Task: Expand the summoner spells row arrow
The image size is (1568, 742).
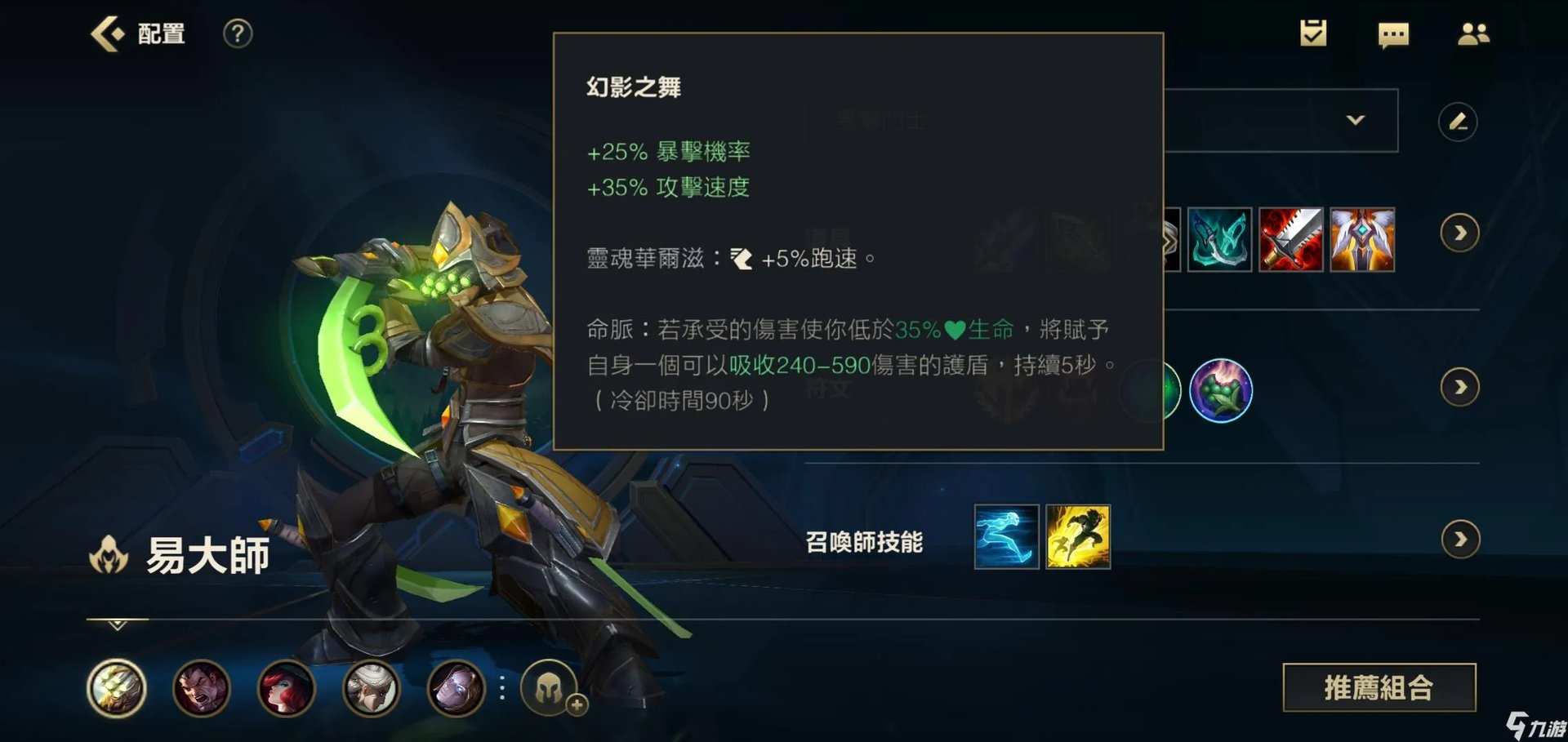Action: [1459, 539]
